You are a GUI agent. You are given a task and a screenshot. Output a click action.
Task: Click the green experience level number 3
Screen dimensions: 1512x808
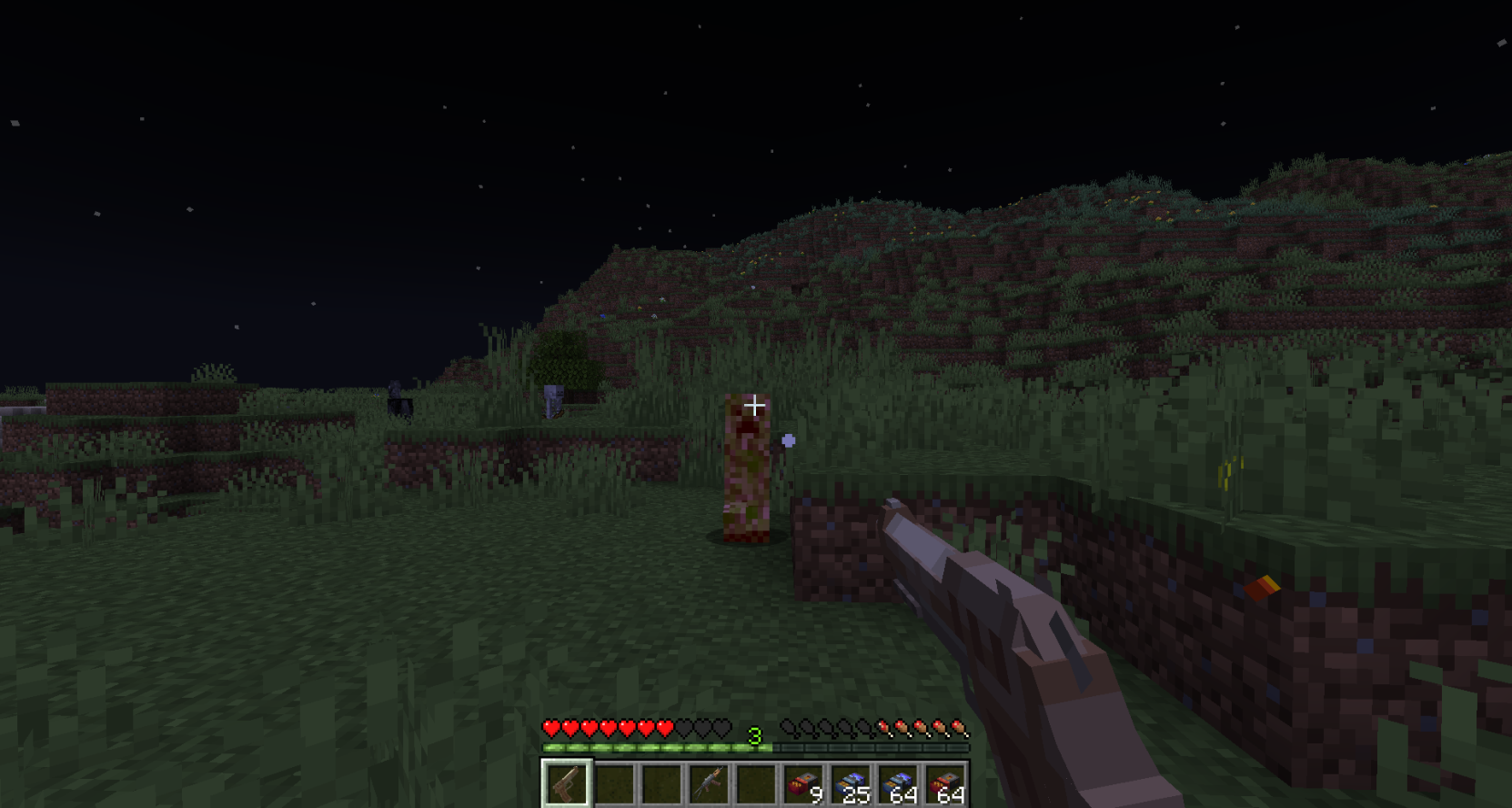(x=753, y=733)
